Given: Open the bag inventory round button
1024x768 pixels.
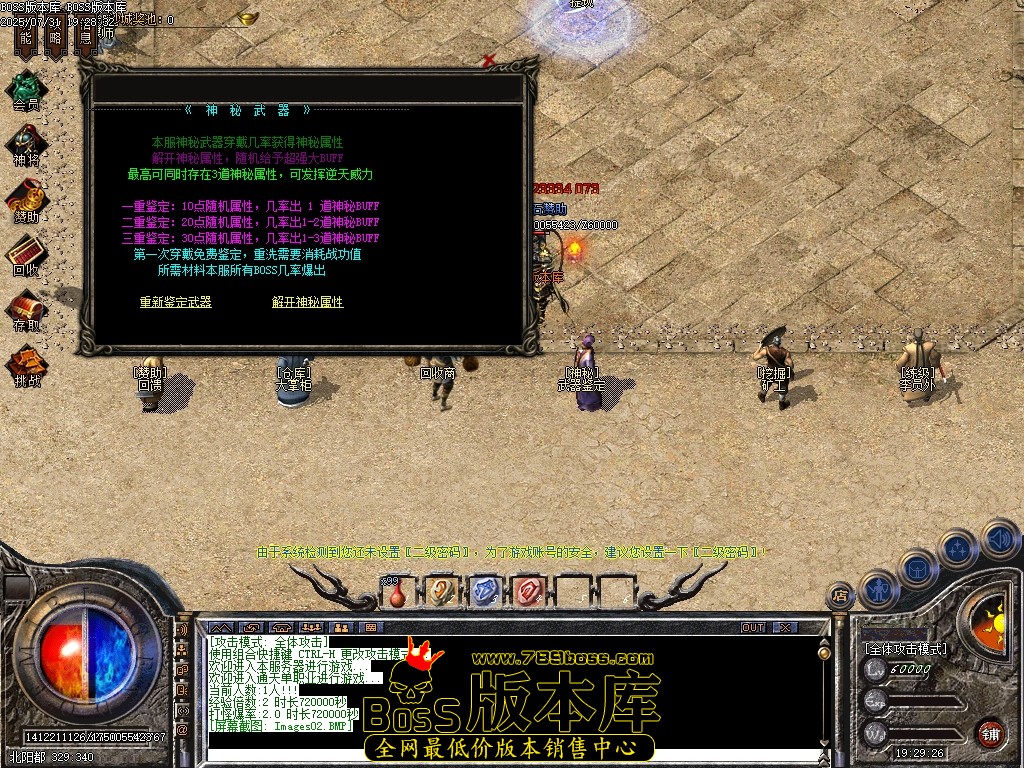Looking at the screenshot, I should click(918, 569).
